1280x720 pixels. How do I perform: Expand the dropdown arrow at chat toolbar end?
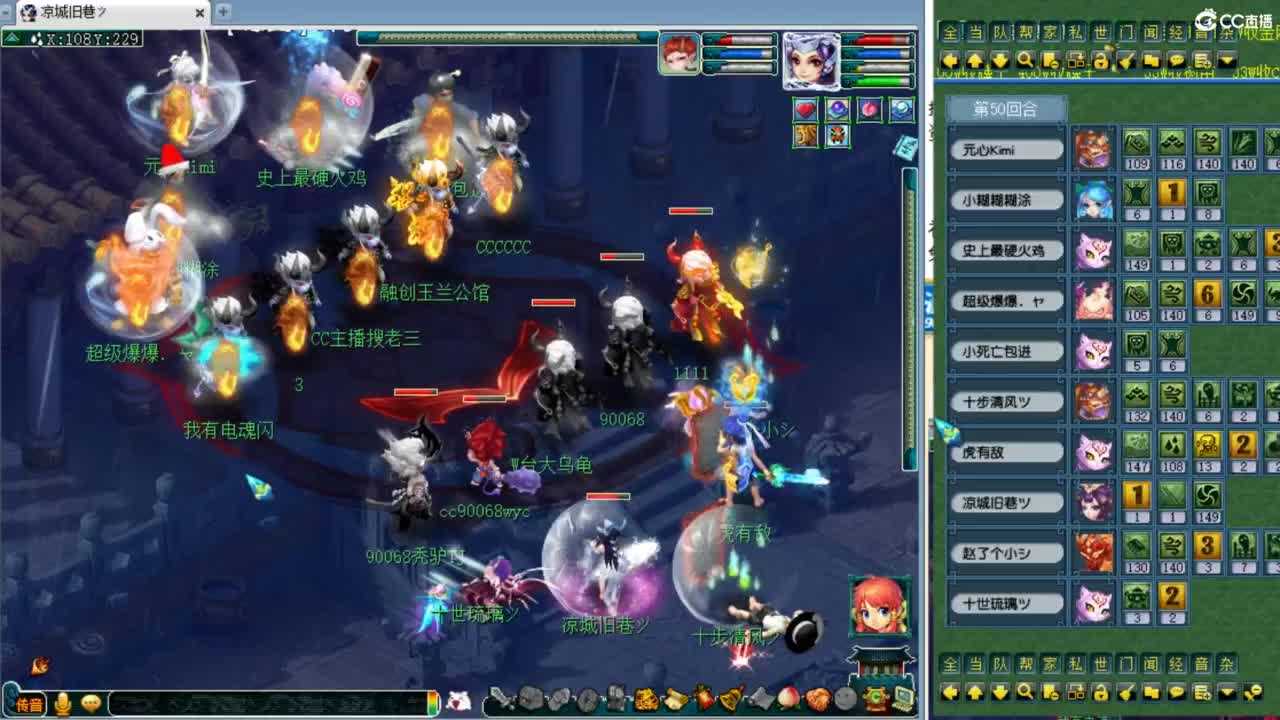tap(1225, 60)
